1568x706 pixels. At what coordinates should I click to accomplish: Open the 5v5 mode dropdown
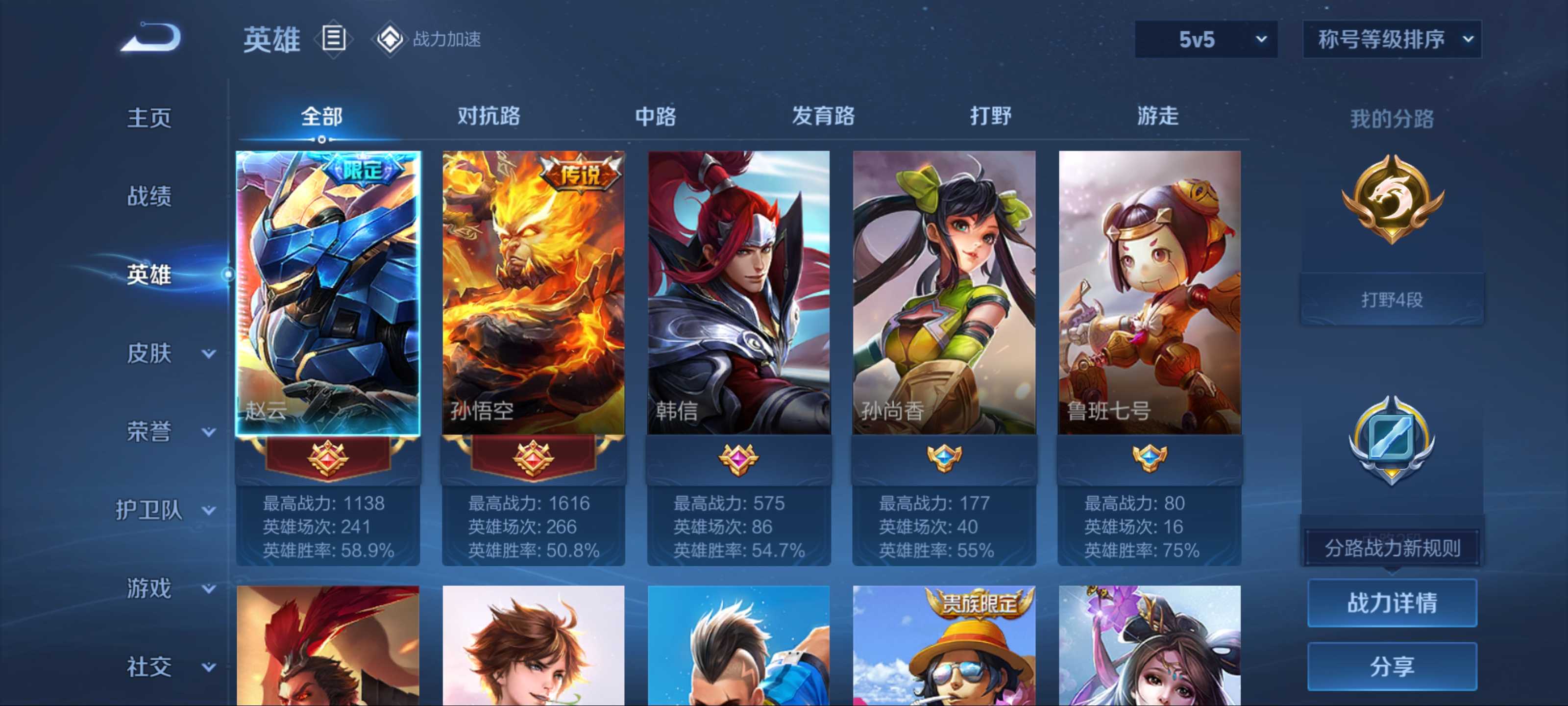point(1205,40)
